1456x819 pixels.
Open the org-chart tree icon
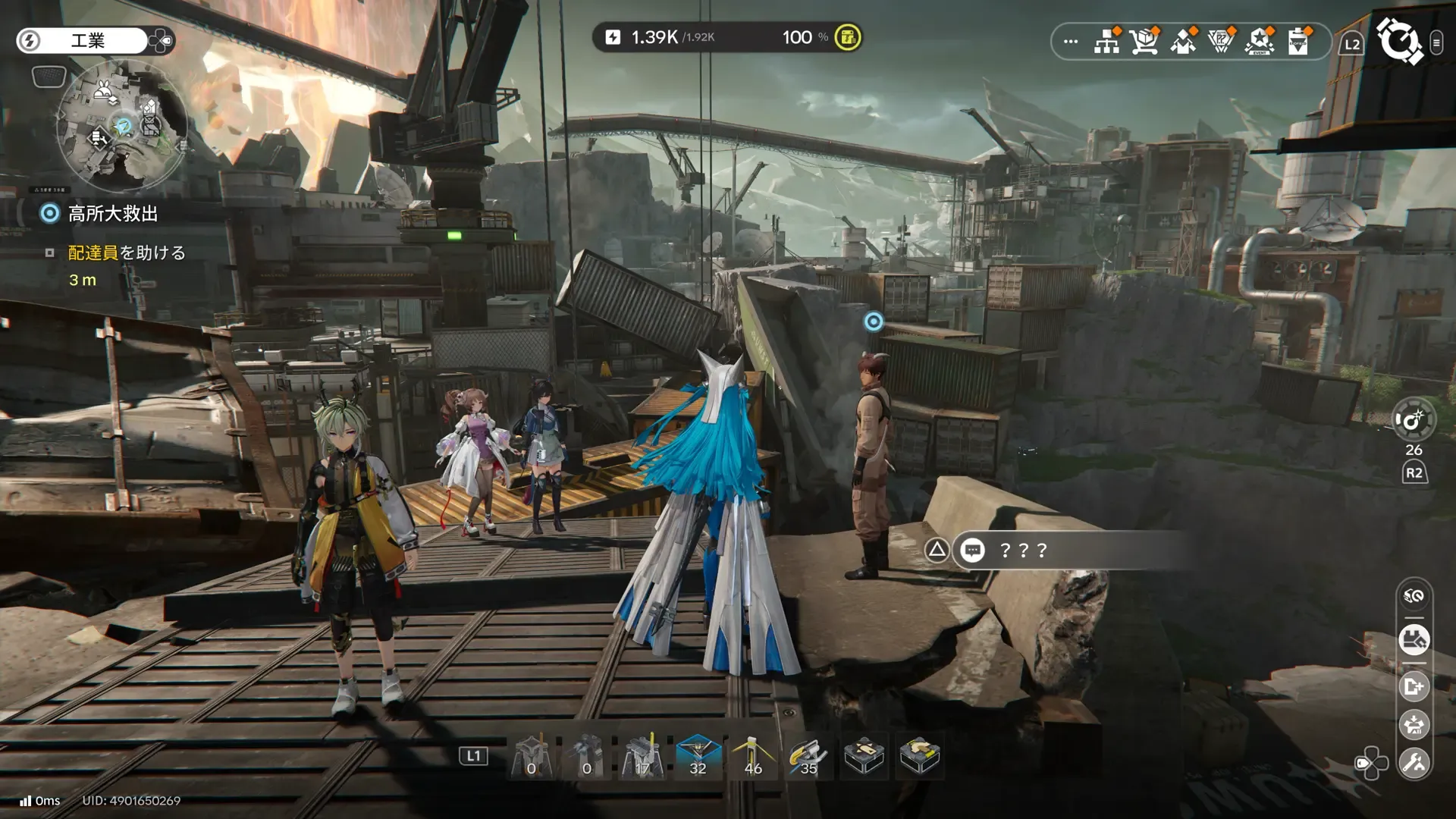click(x=1107, y=41)
